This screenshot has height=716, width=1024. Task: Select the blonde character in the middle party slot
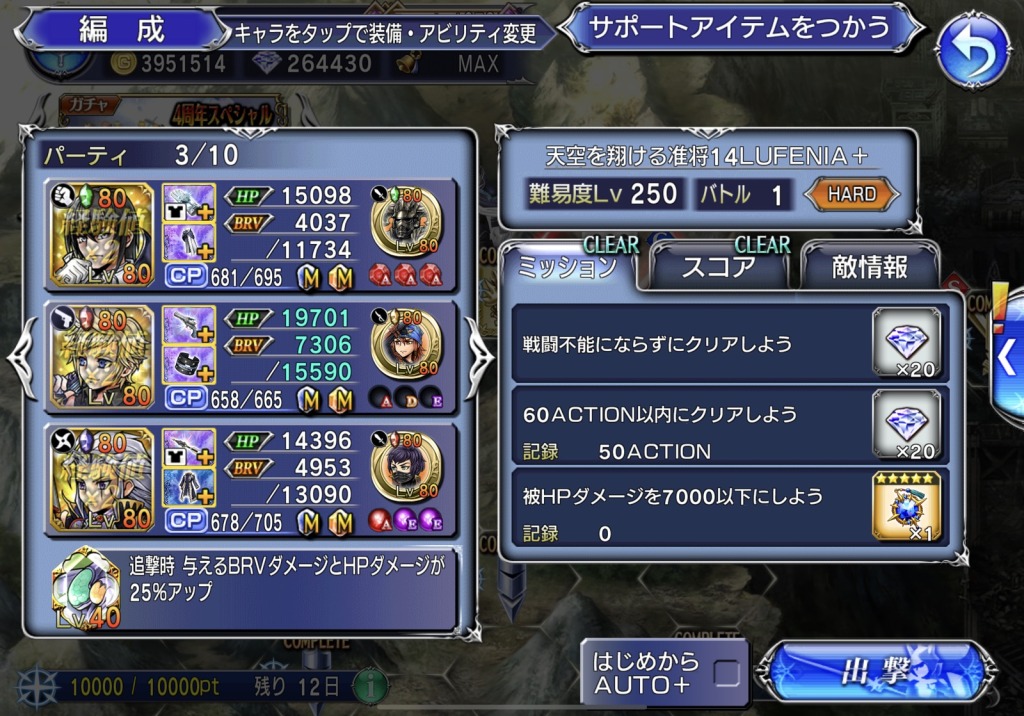tap(103, 356)
